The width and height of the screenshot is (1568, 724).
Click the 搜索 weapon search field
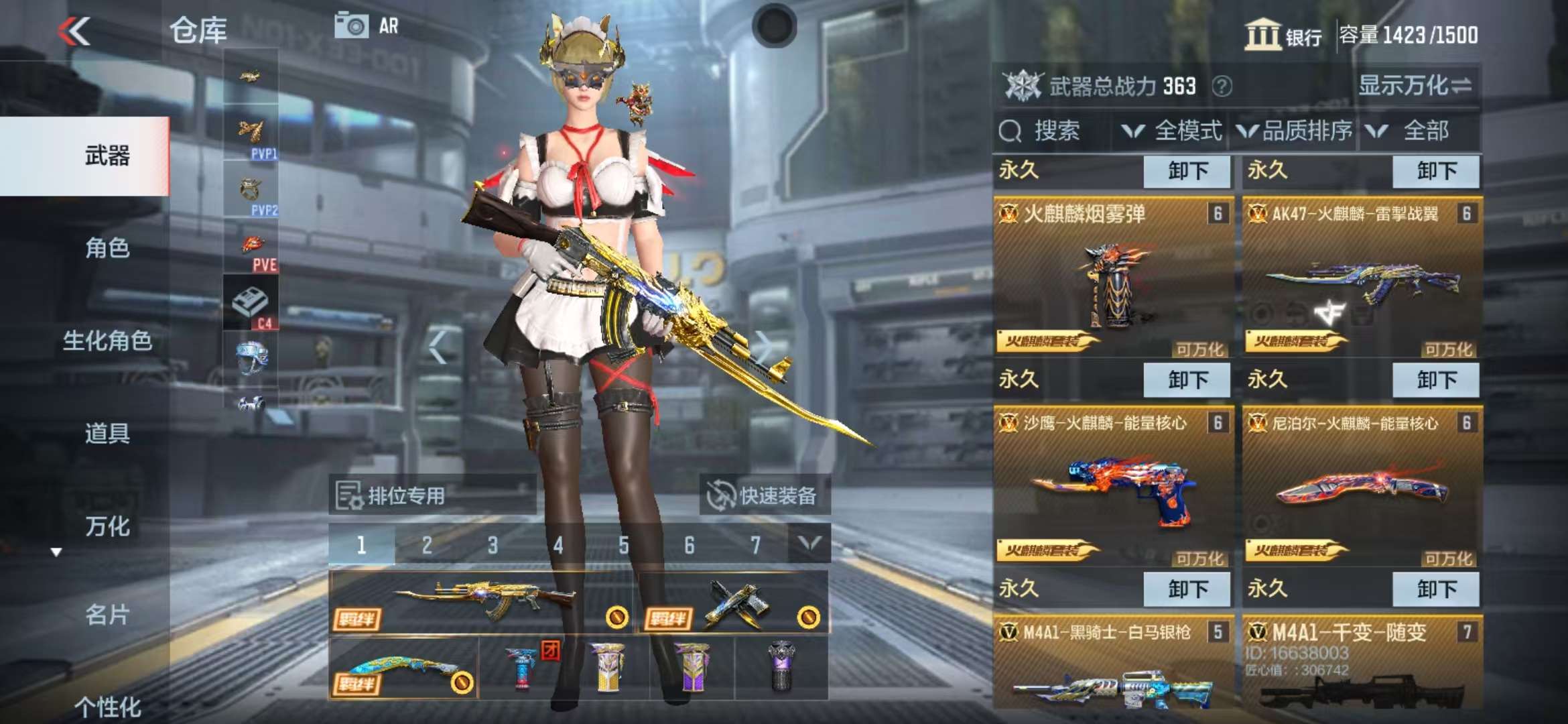1052,131
